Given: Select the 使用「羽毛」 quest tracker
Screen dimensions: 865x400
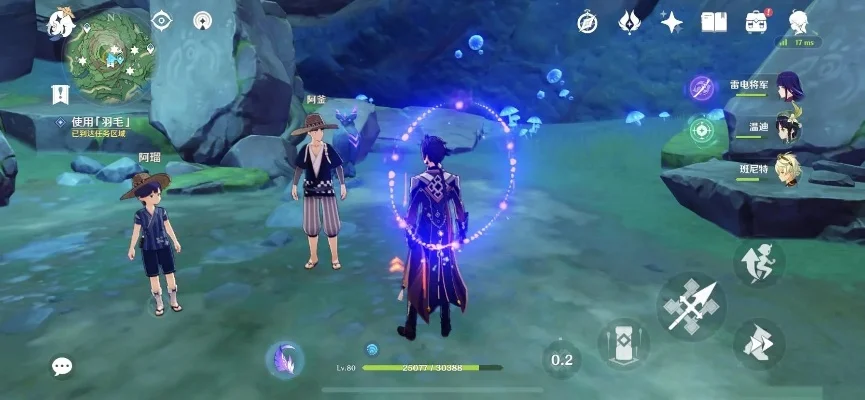Looking at the screenshot, I should pyautogui.click(x=102, y=123).
